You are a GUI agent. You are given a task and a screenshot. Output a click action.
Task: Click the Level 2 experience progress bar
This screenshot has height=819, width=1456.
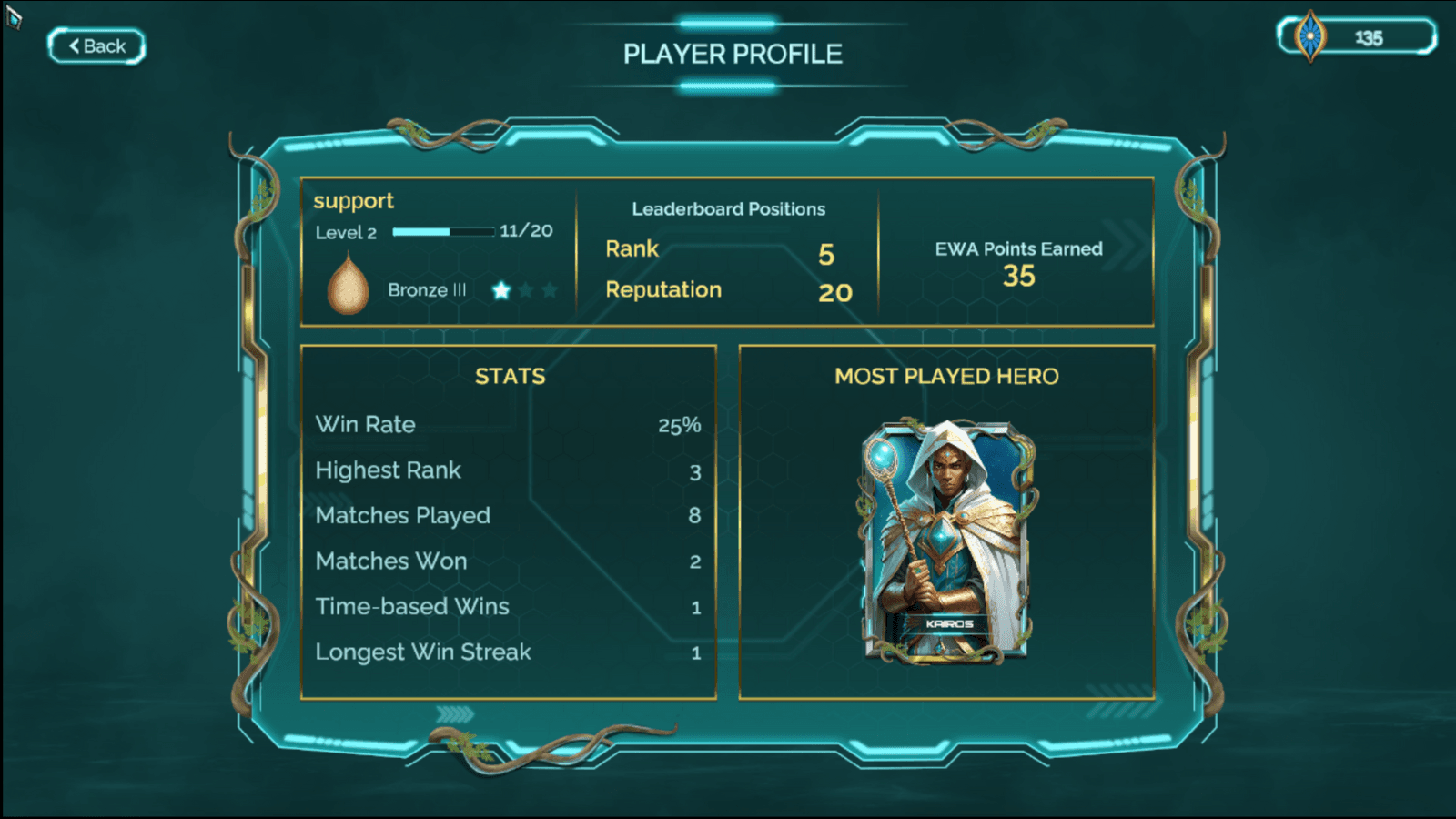pyautogui.click(x=443, y=231)
